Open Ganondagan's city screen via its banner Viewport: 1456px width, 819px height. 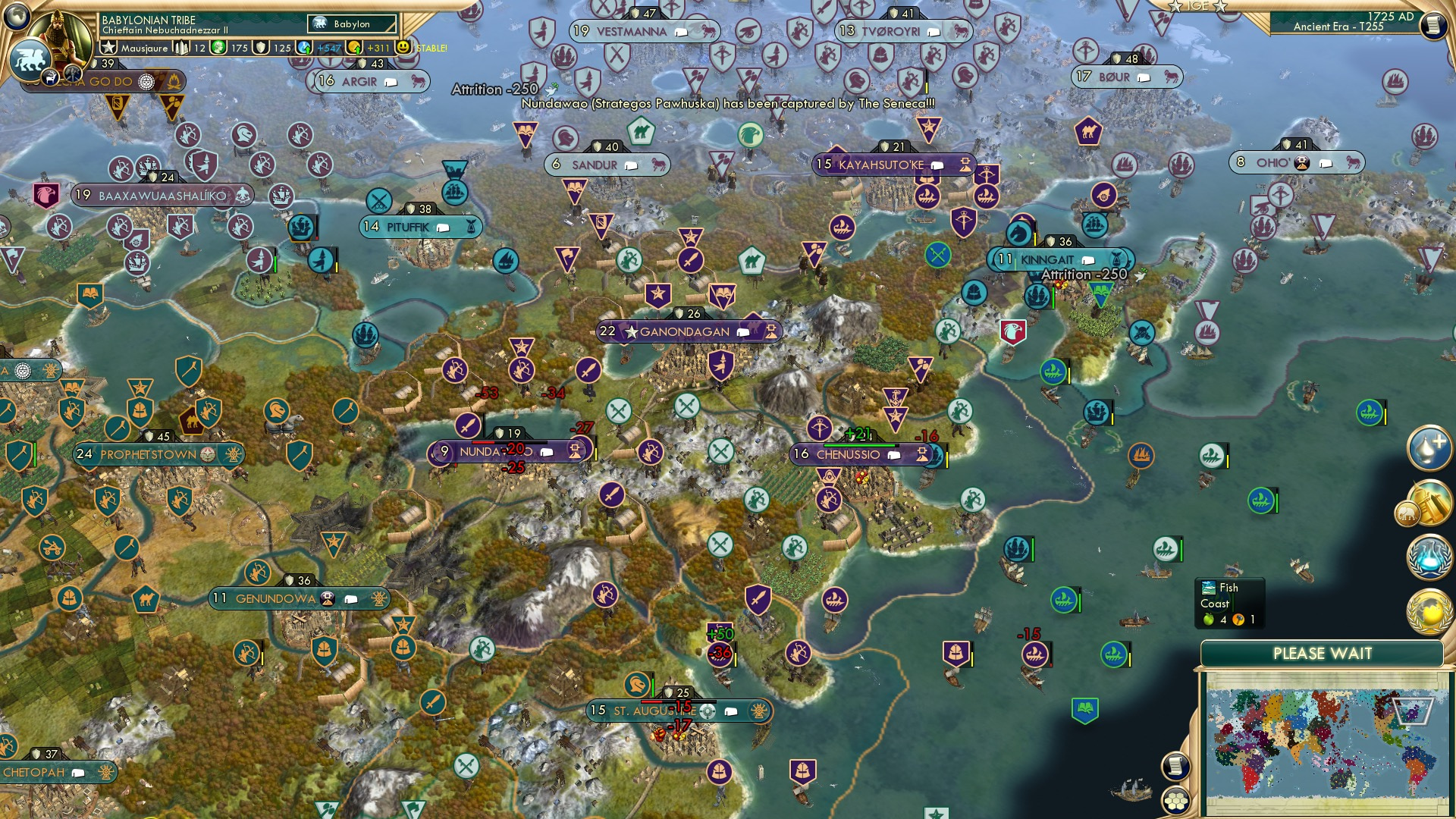click(x=685, y=331)
